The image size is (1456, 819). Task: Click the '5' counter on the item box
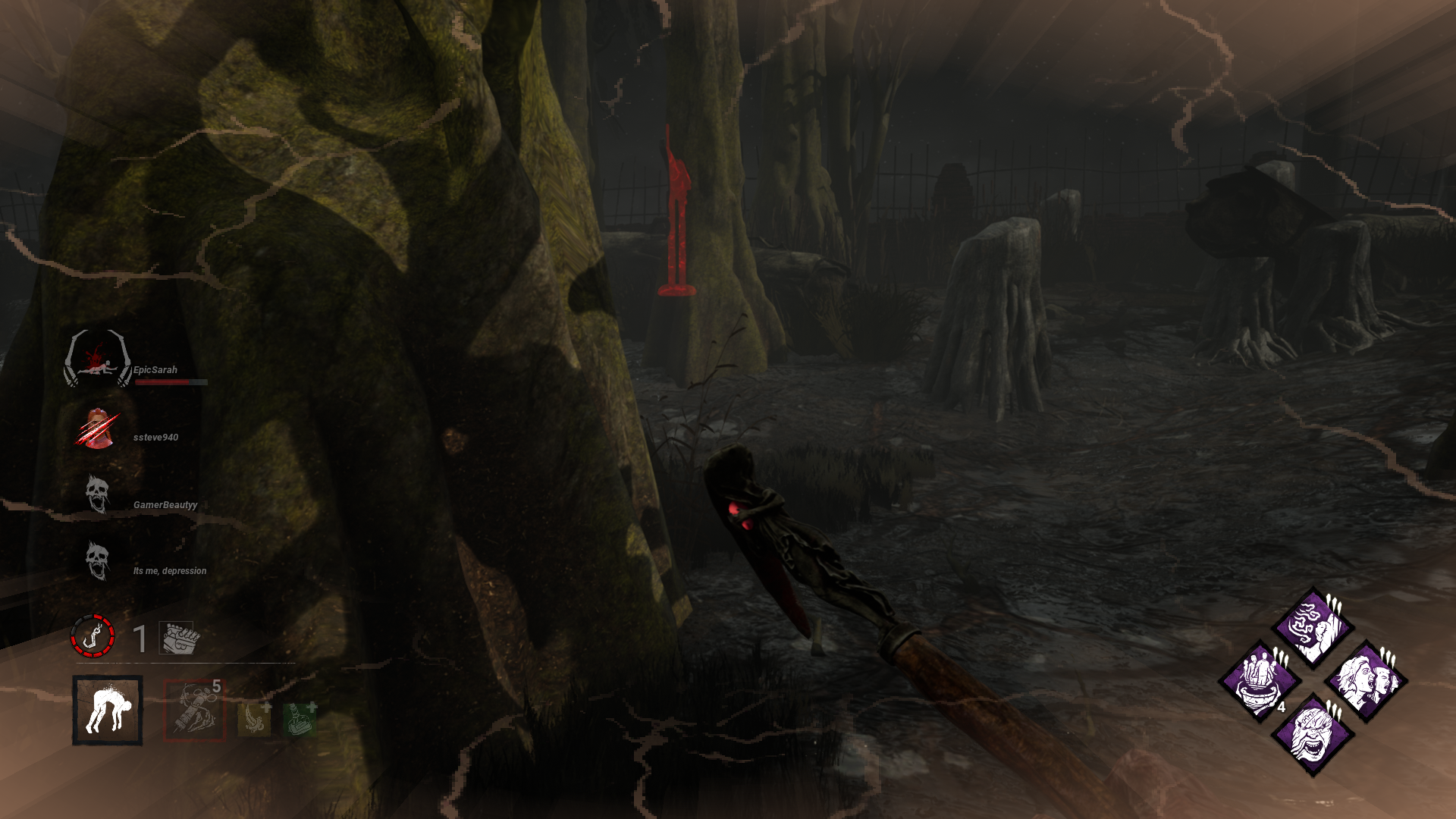point(218,686)
